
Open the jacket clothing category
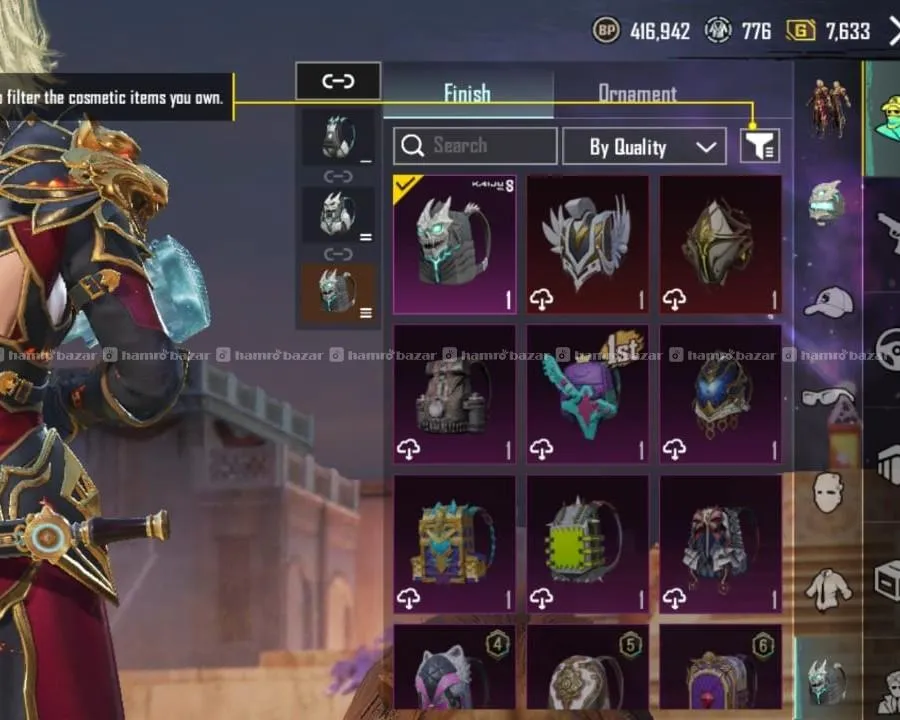(828, 587)
